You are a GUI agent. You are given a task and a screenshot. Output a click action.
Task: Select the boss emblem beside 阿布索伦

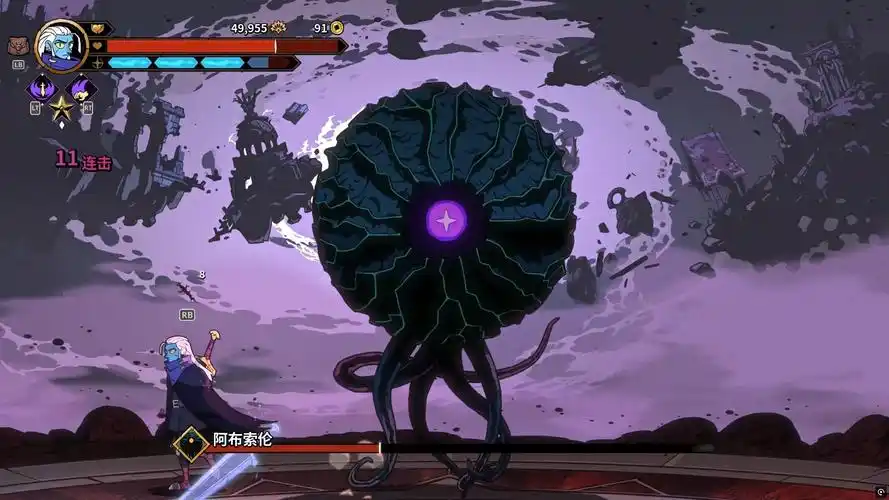pos(189,442)
